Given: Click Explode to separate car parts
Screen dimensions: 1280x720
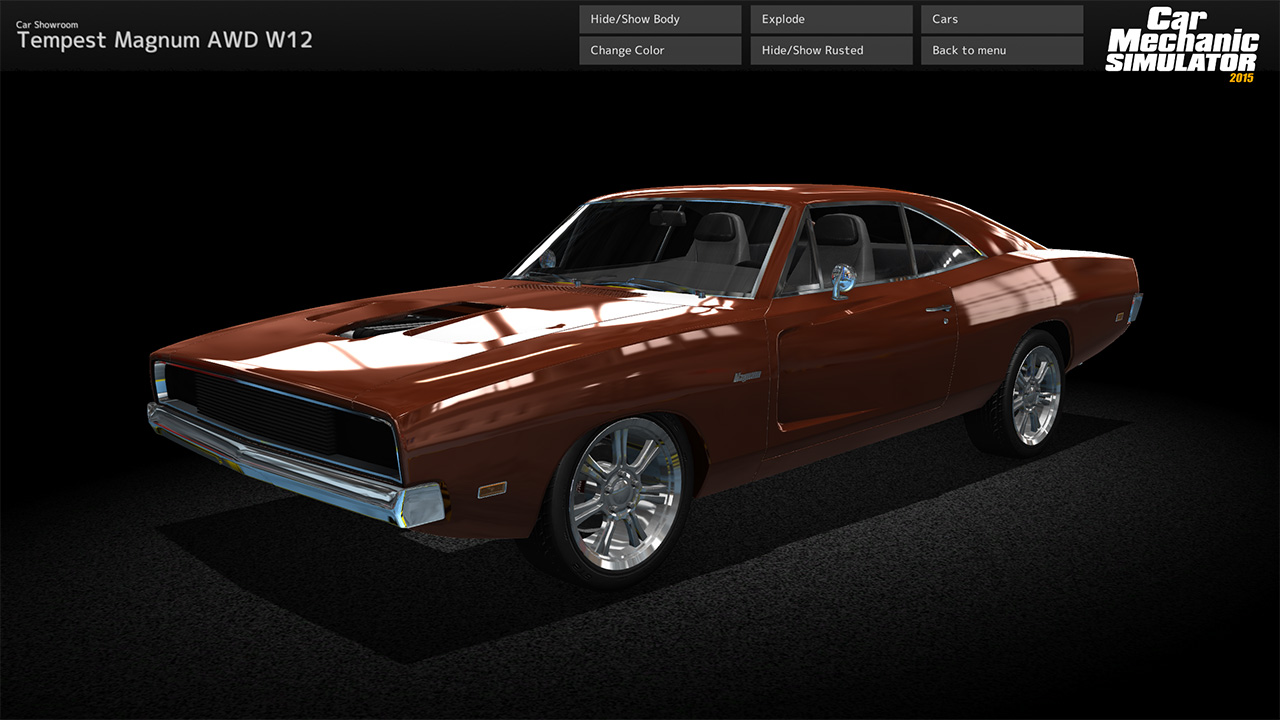Looking at the screenshot, I should 829,18.
